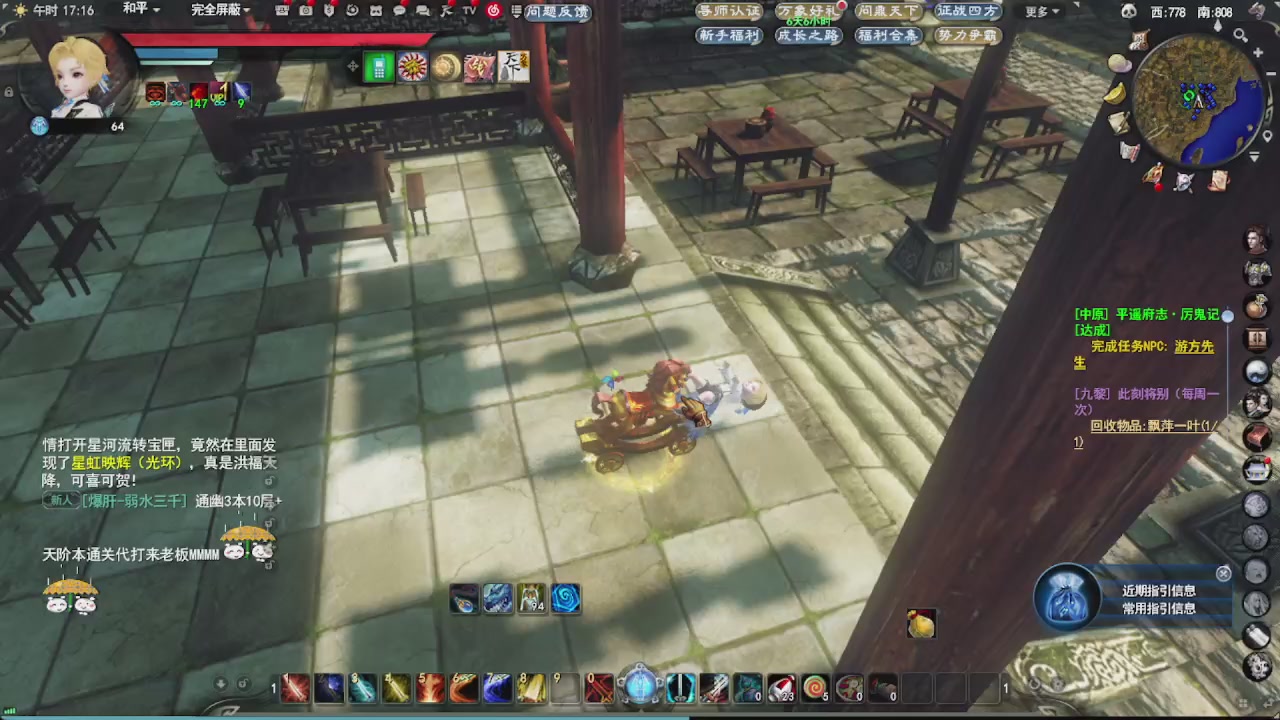This screenshot has height=720, width=1280.
Task: Click the TV livestream icon in the top bar
Action: click(467, 11)
